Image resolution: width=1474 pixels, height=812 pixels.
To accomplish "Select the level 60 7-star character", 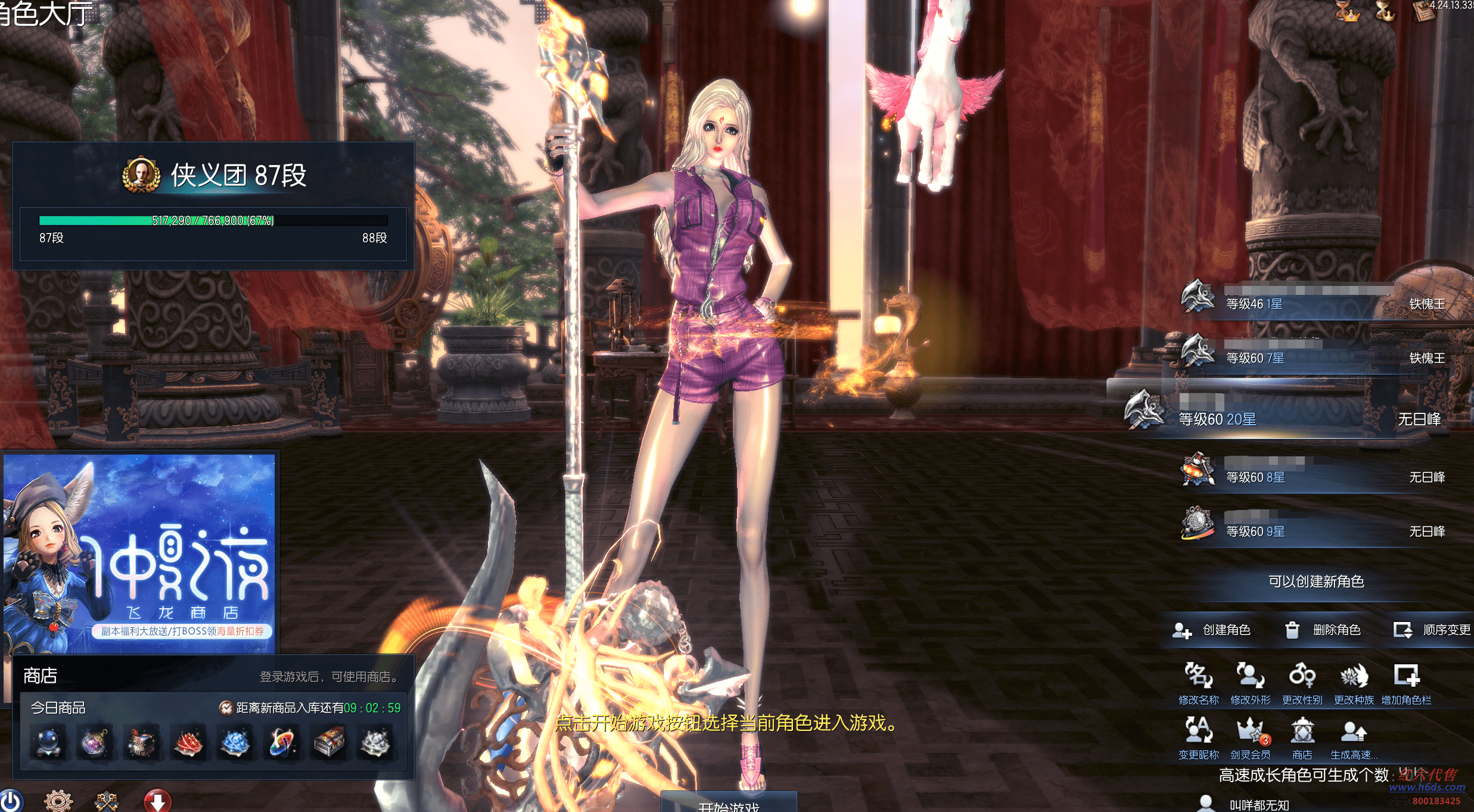I will coord(1311,356).
